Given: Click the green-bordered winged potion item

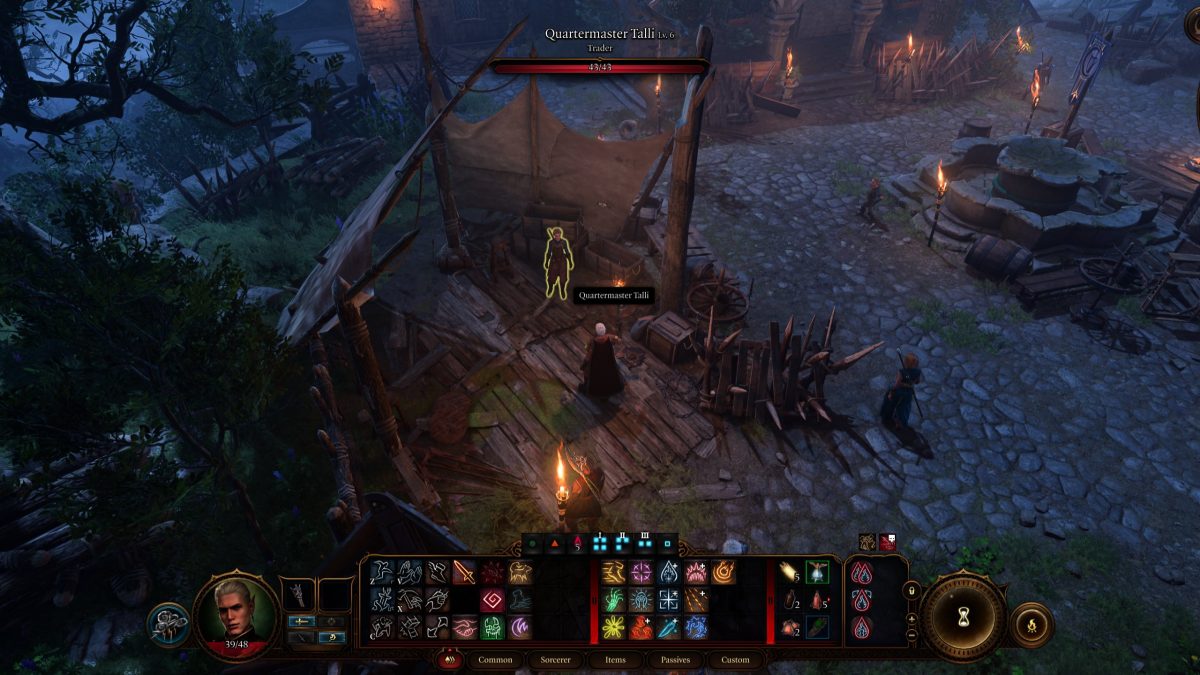Looking at the screenshot, I should [817, 572].
